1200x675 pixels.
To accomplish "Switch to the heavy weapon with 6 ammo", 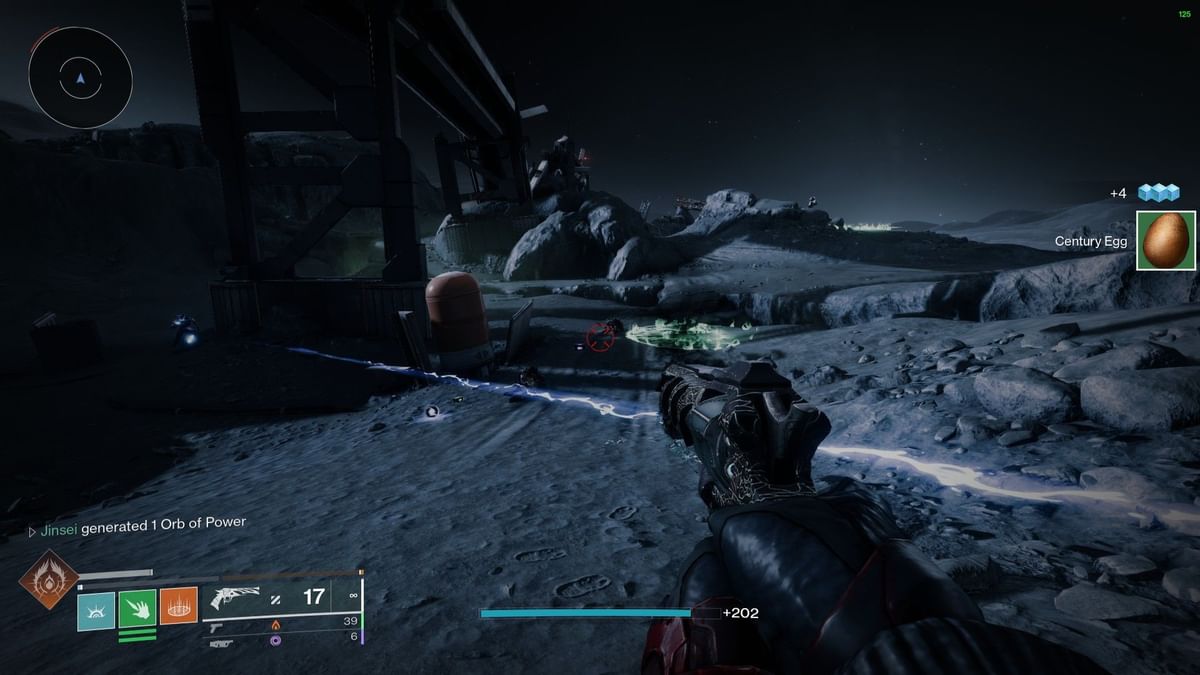I will tap(221, 642).
